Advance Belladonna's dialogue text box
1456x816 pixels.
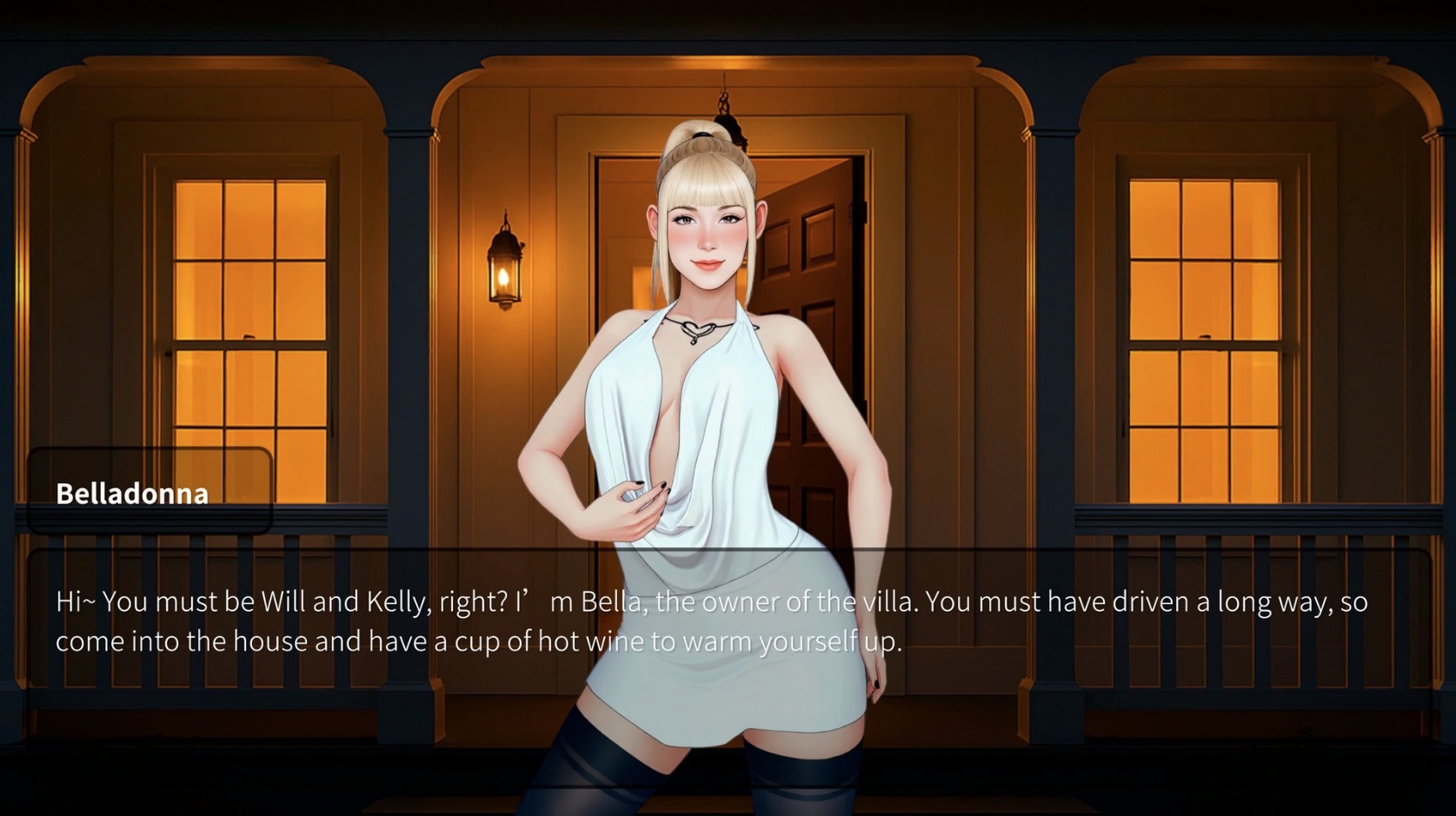pyautogui.click(x=728, y=622)
